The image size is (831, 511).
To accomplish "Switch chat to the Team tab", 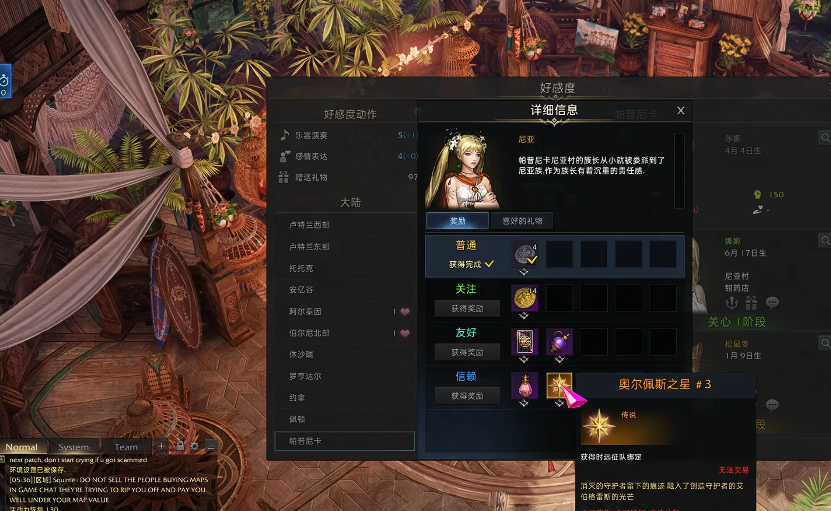I will [x=126, y=447].
